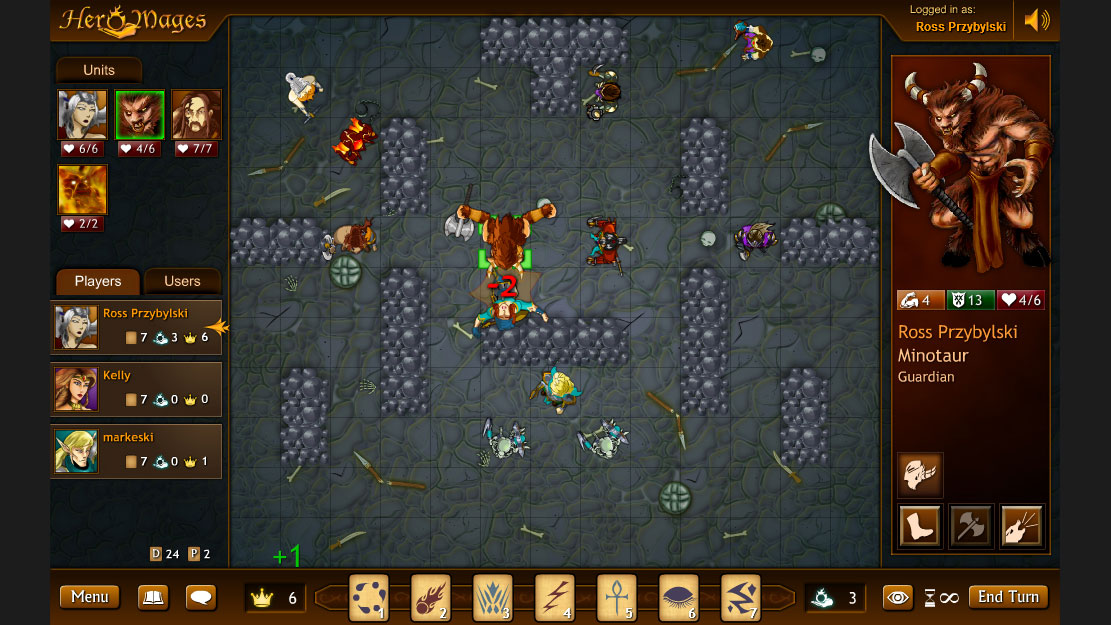The image size is (1111, 625).
Task: Click Kelly's row in the player list
Action: click(136, 388)
